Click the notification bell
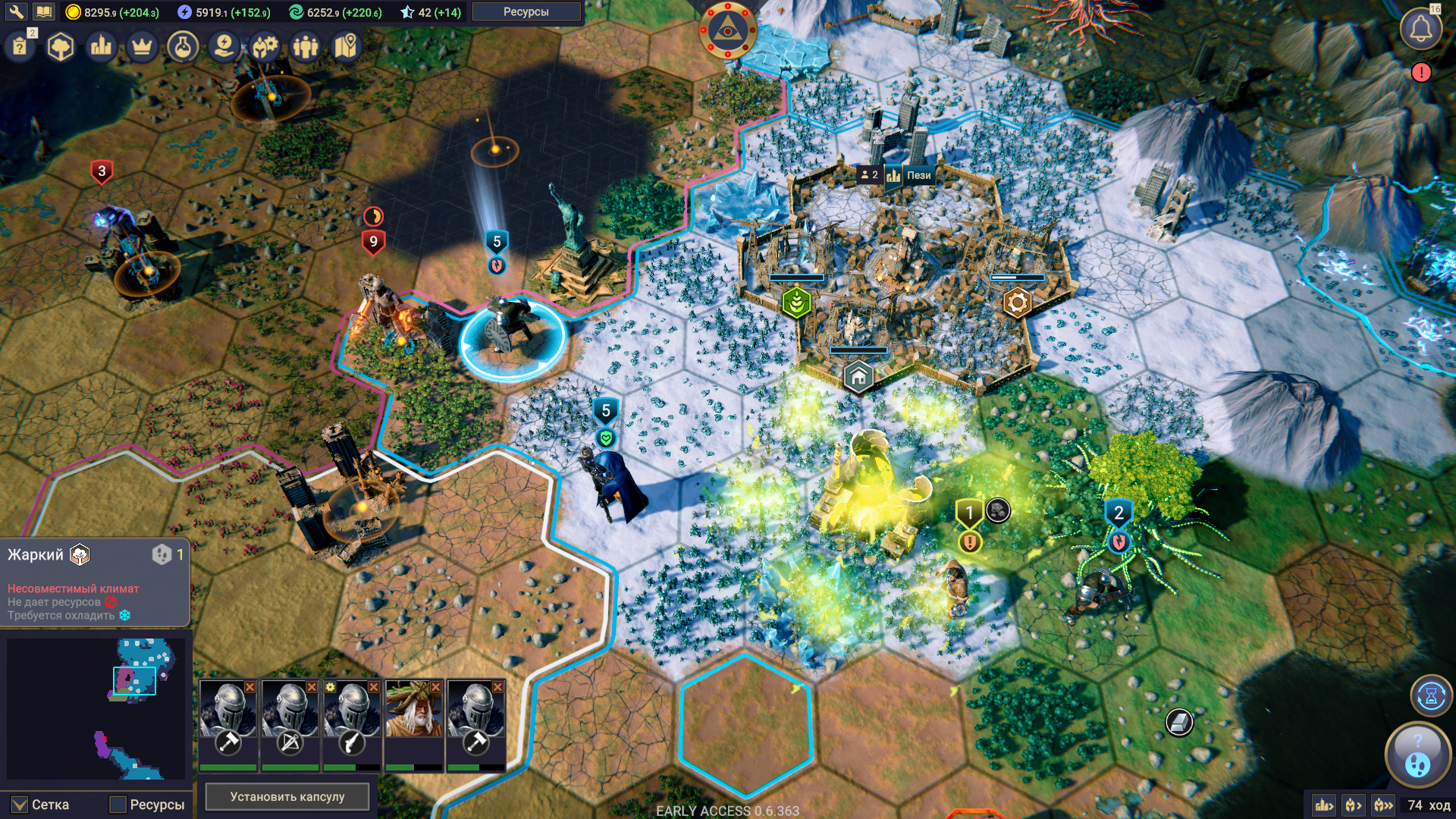The image size is (1456, 819). pyautogui.click(x=1420, y=30)
